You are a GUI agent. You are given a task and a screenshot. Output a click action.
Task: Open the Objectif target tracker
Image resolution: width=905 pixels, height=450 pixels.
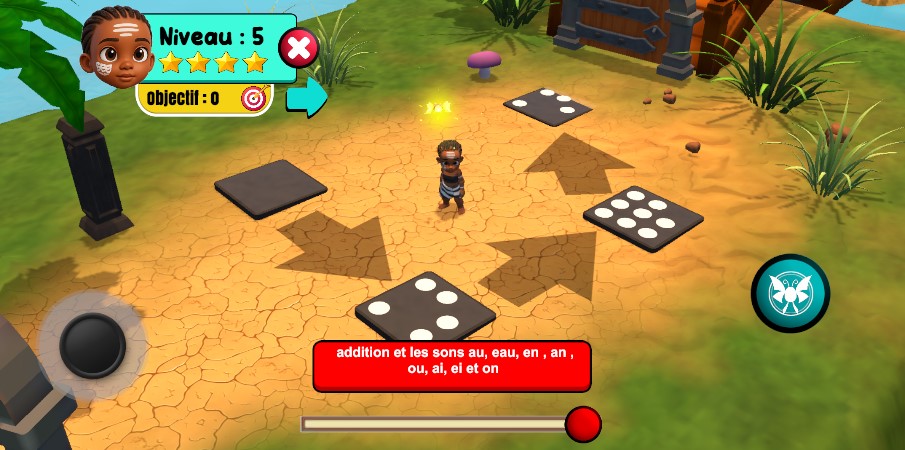pyautogui.click(x=256, y=98)
